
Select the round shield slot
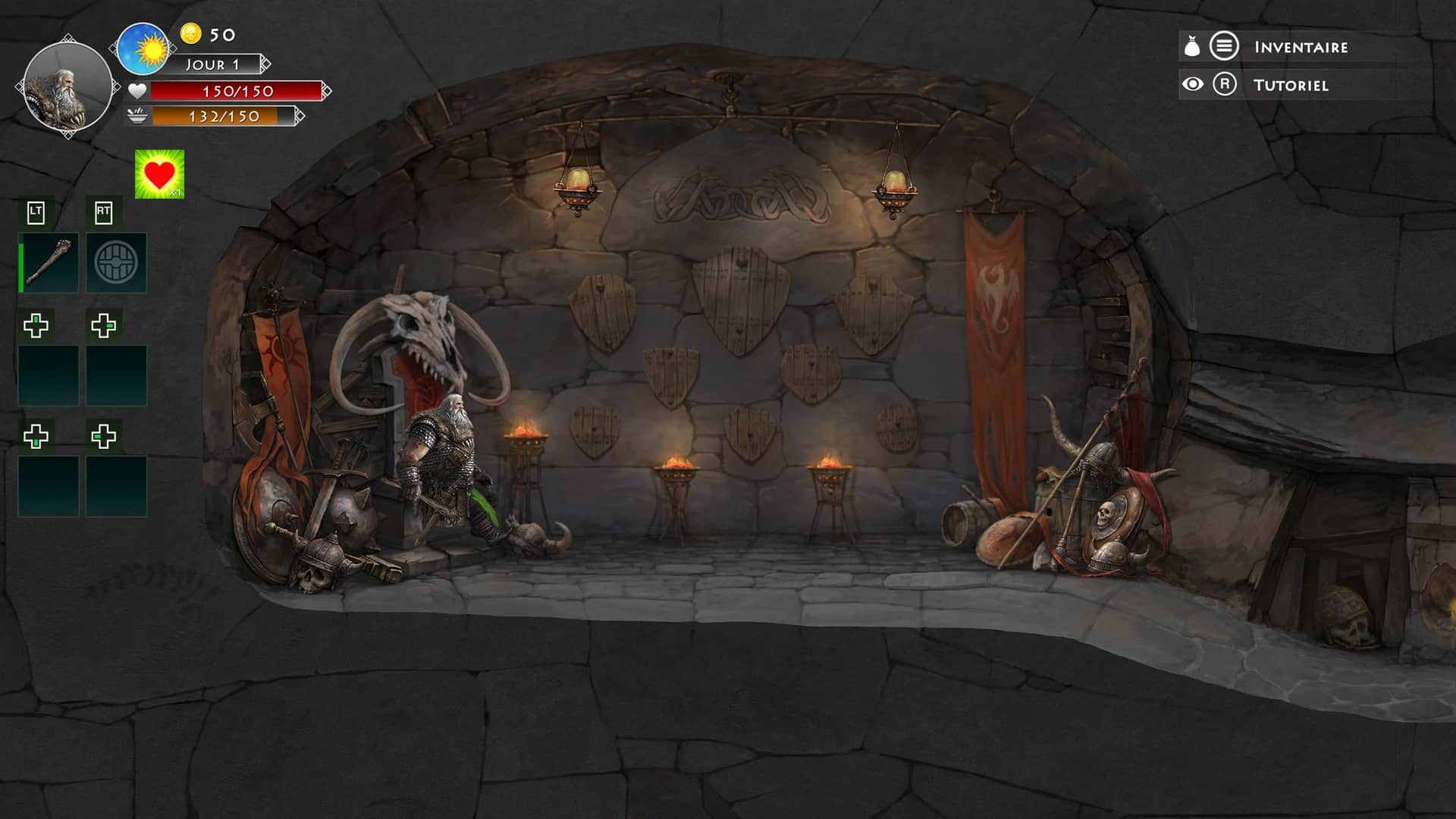[x=116, y=262]
